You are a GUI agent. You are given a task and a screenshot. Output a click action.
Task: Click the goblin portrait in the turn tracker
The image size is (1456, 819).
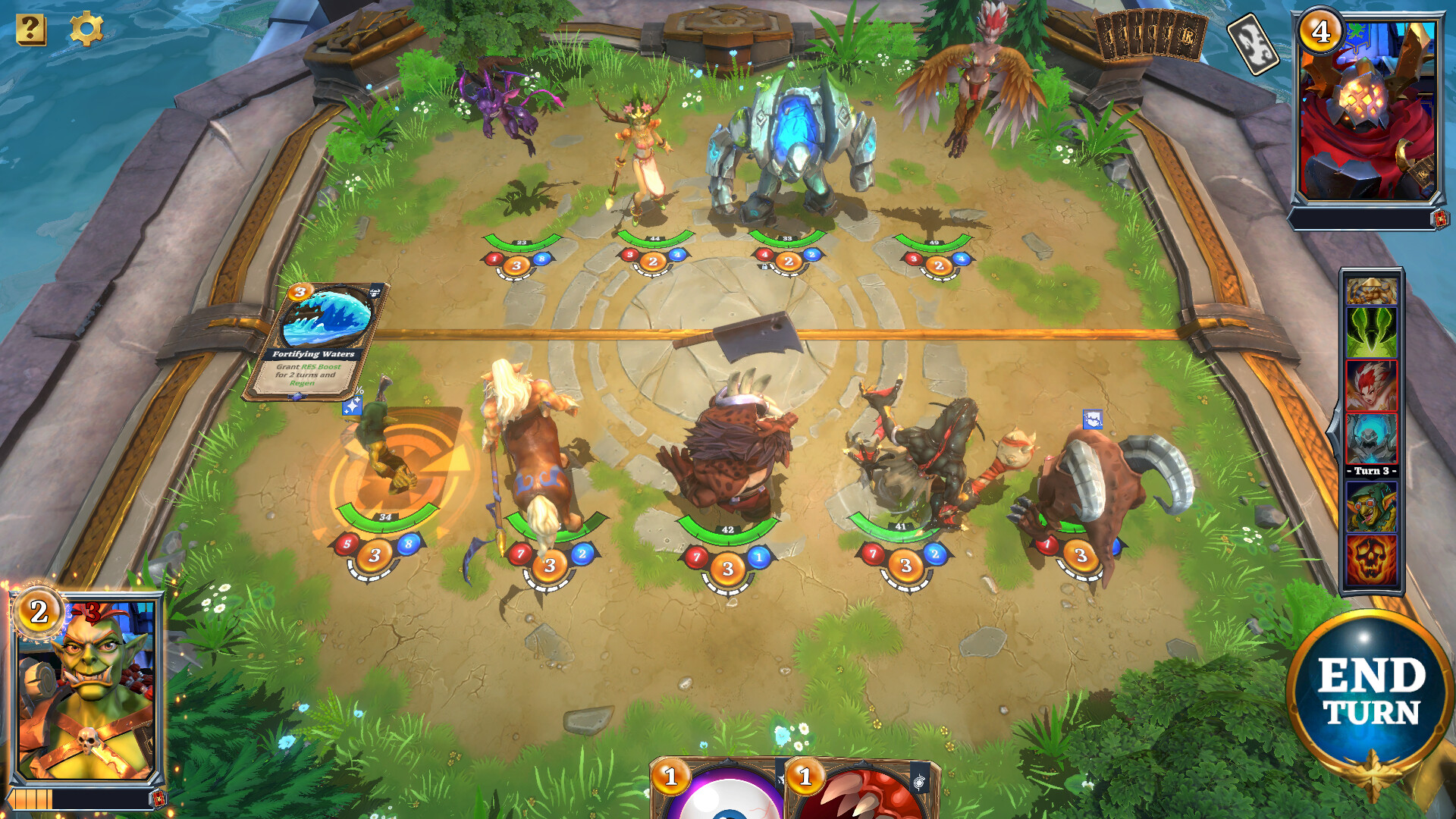pyautogui.click(x=1373, y=506)
